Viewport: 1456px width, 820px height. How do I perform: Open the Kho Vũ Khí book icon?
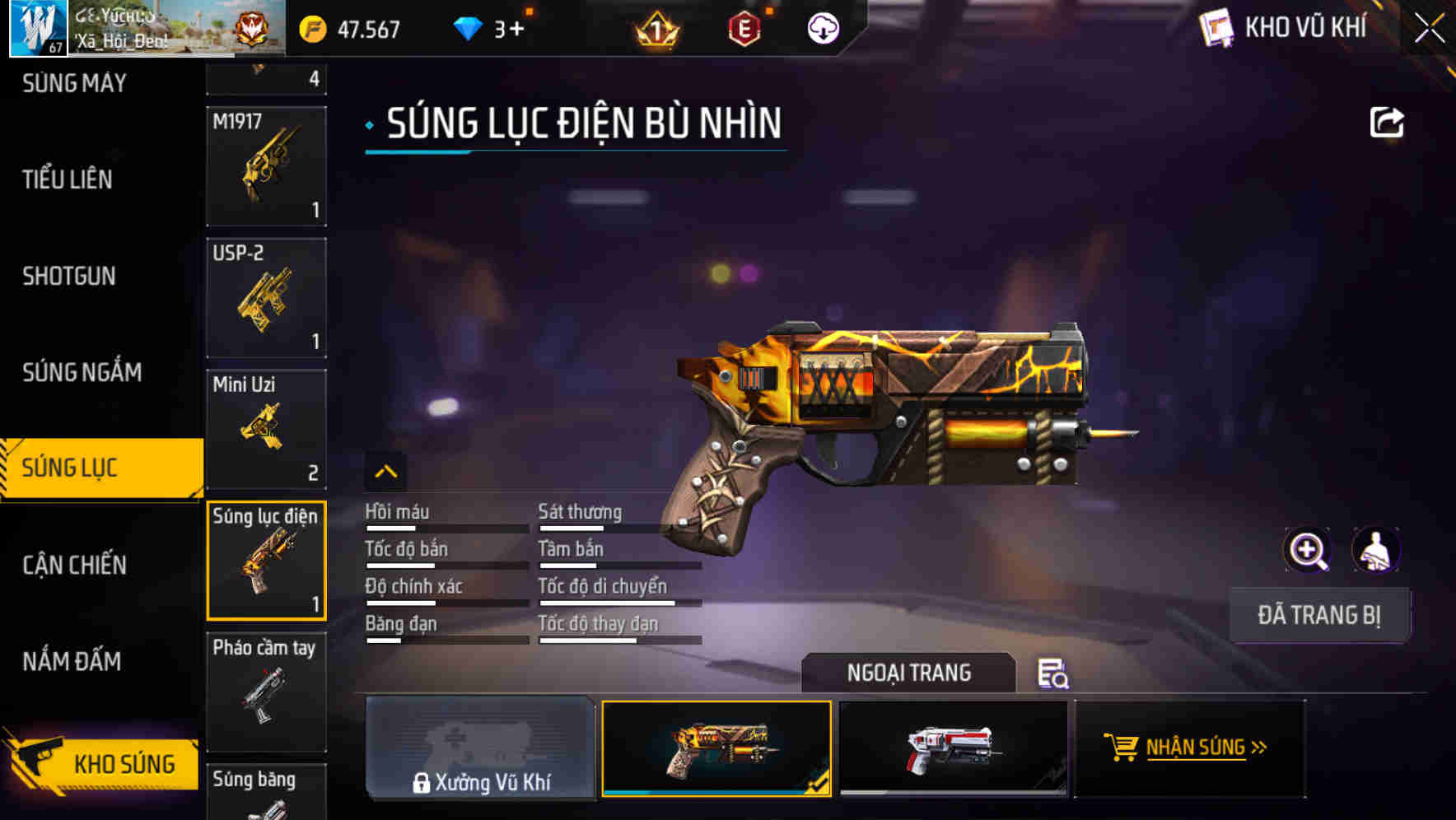[x=1216, y=28]
